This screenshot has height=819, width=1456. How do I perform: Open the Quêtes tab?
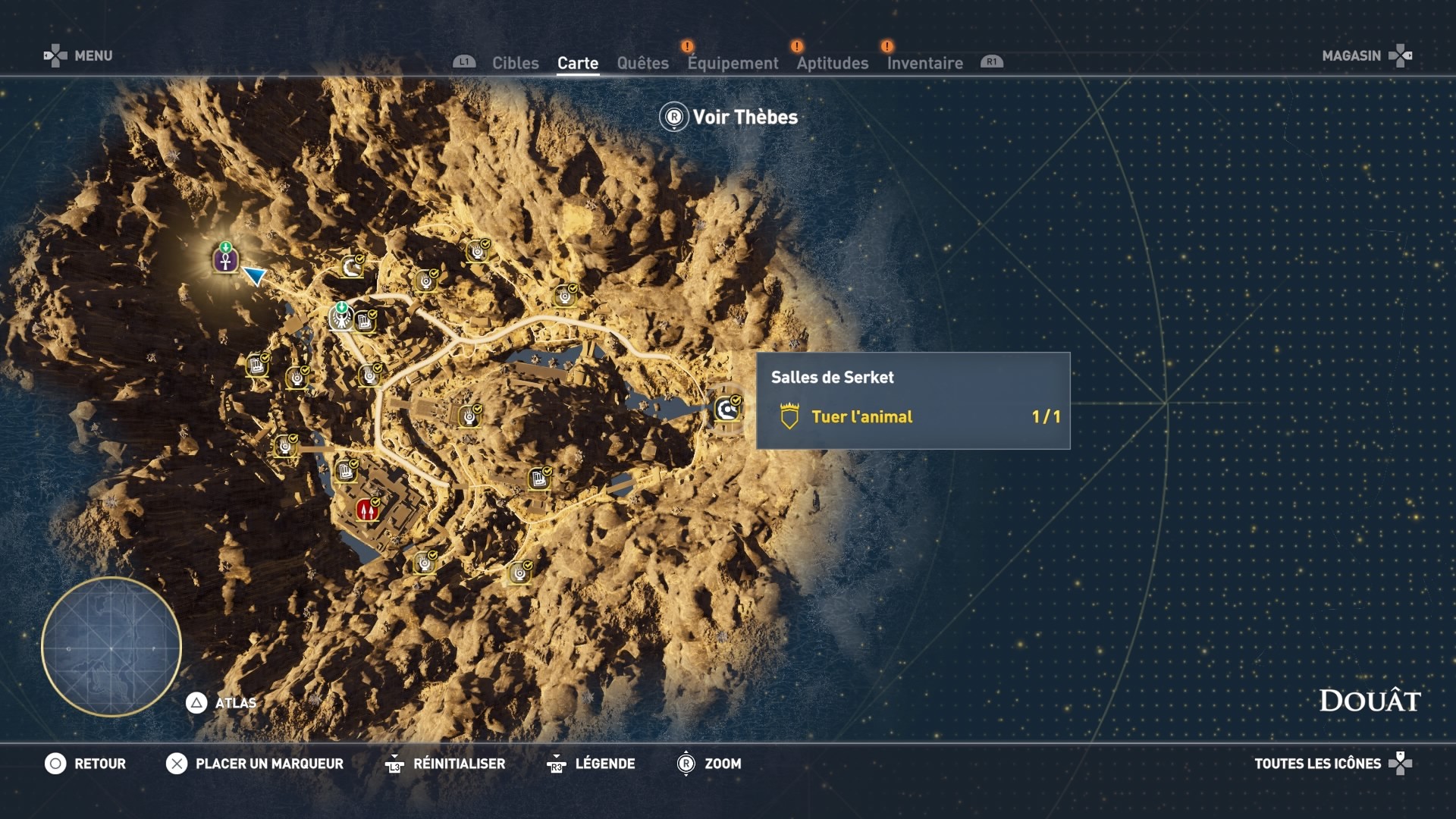[642, 63]
